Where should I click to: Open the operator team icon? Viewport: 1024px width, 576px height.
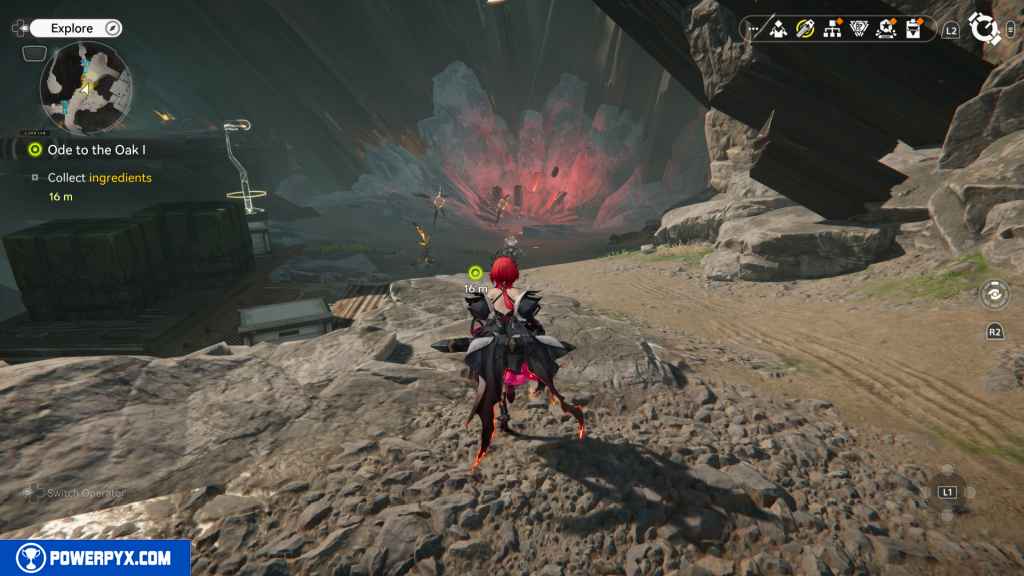778,29
